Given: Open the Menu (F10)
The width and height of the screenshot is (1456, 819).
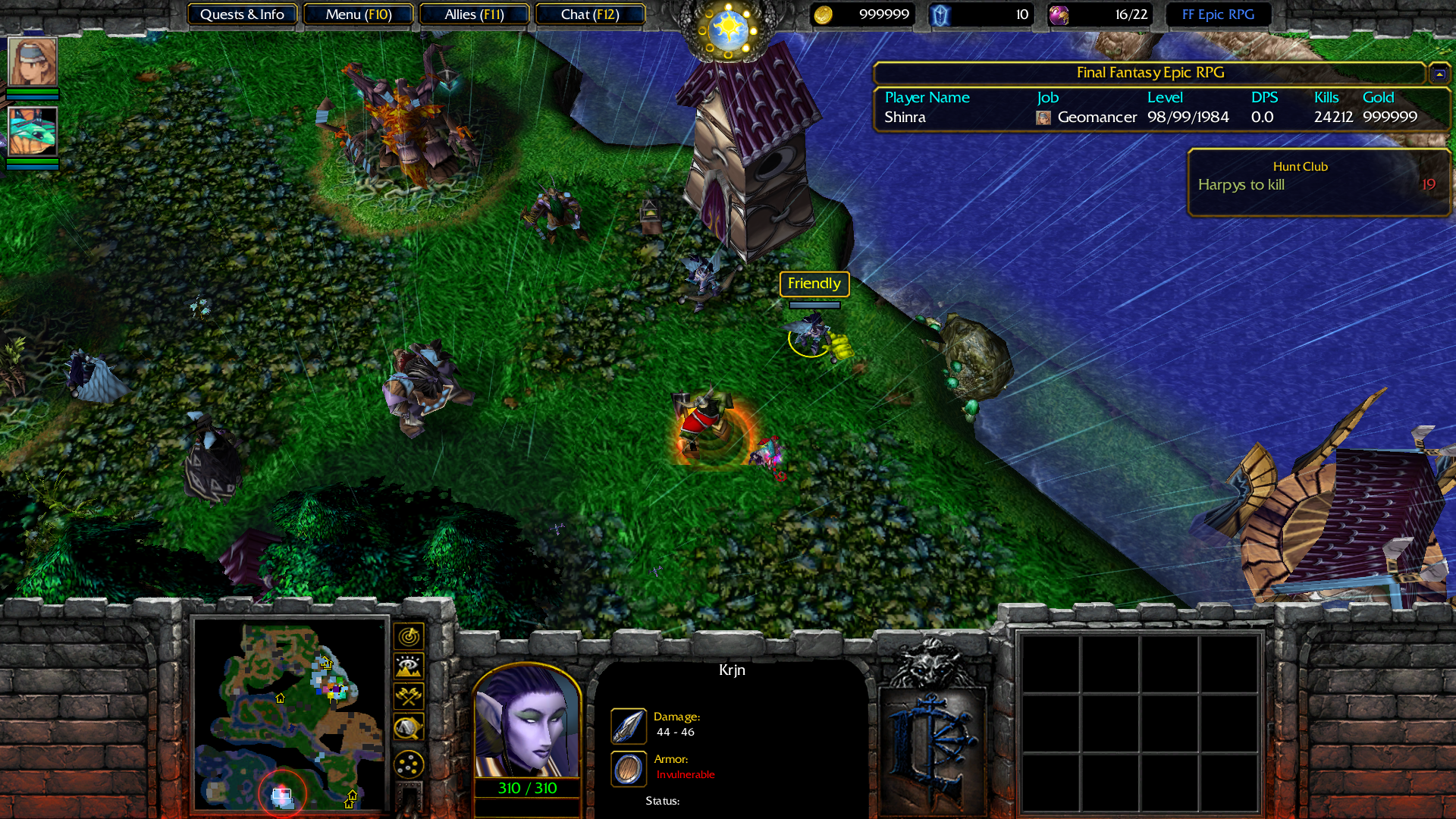Looking at the screenshot, I should [x=358, y=14].
